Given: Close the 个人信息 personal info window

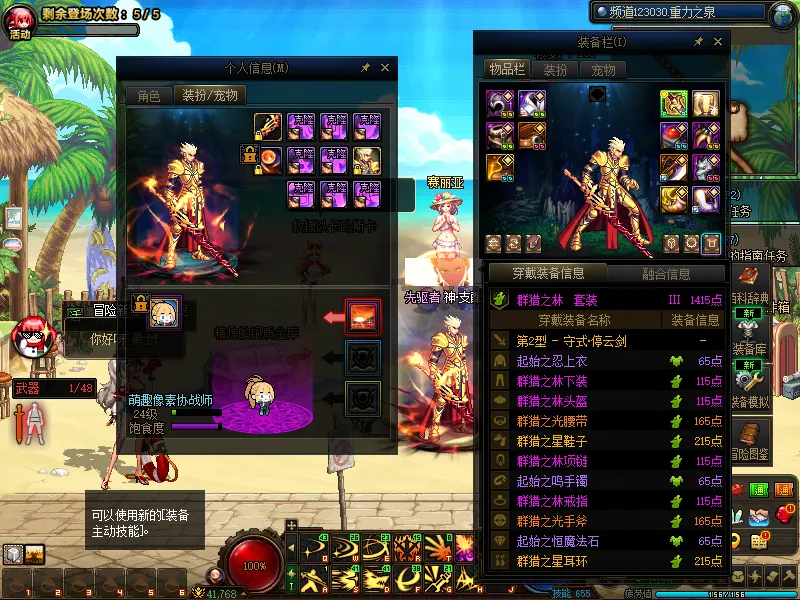Looking at the screenshot, I should [x=386, y=68].
